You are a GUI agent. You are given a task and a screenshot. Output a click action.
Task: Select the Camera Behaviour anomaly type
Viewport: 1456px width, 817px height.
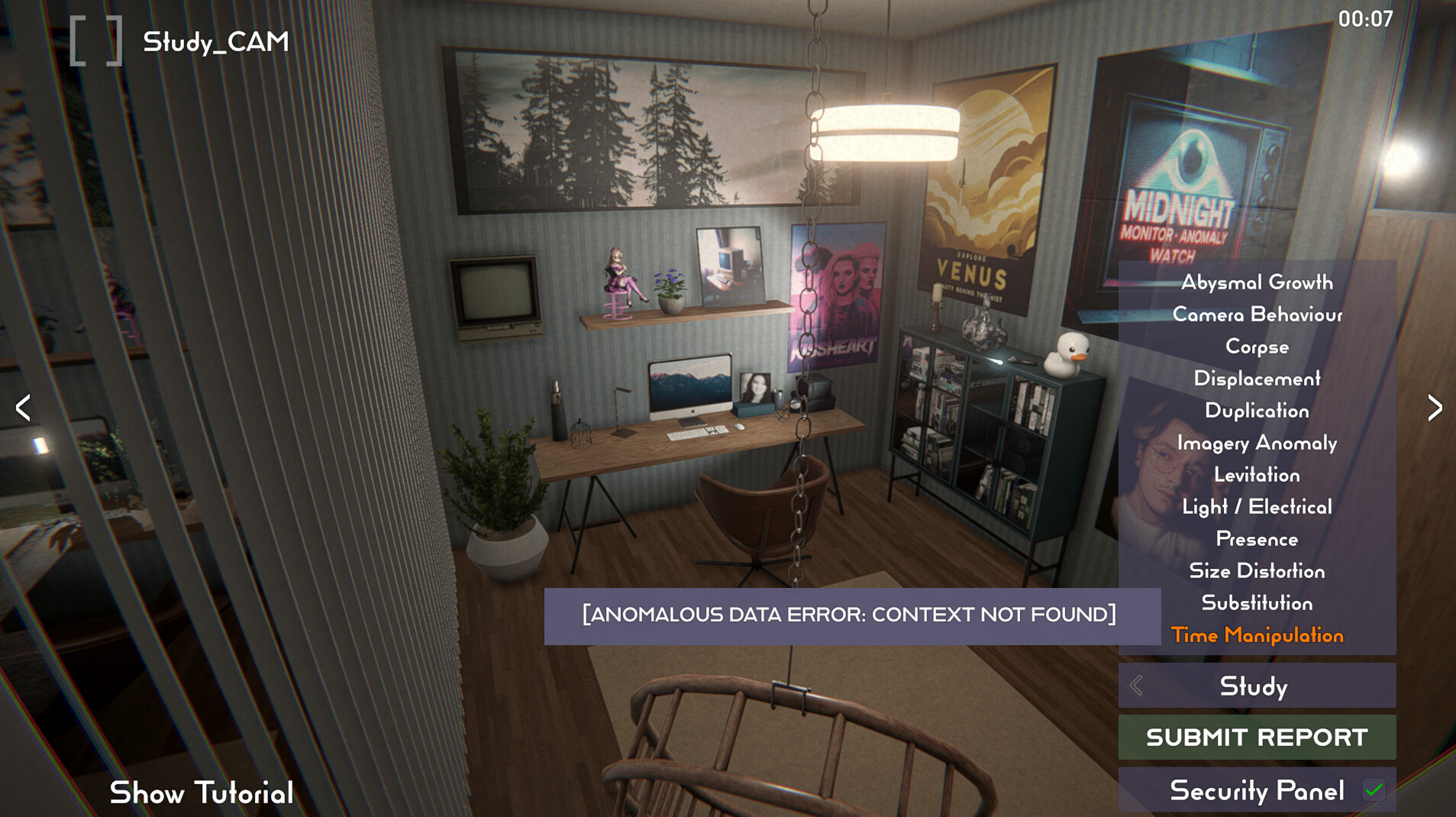tap(1257, 314)
